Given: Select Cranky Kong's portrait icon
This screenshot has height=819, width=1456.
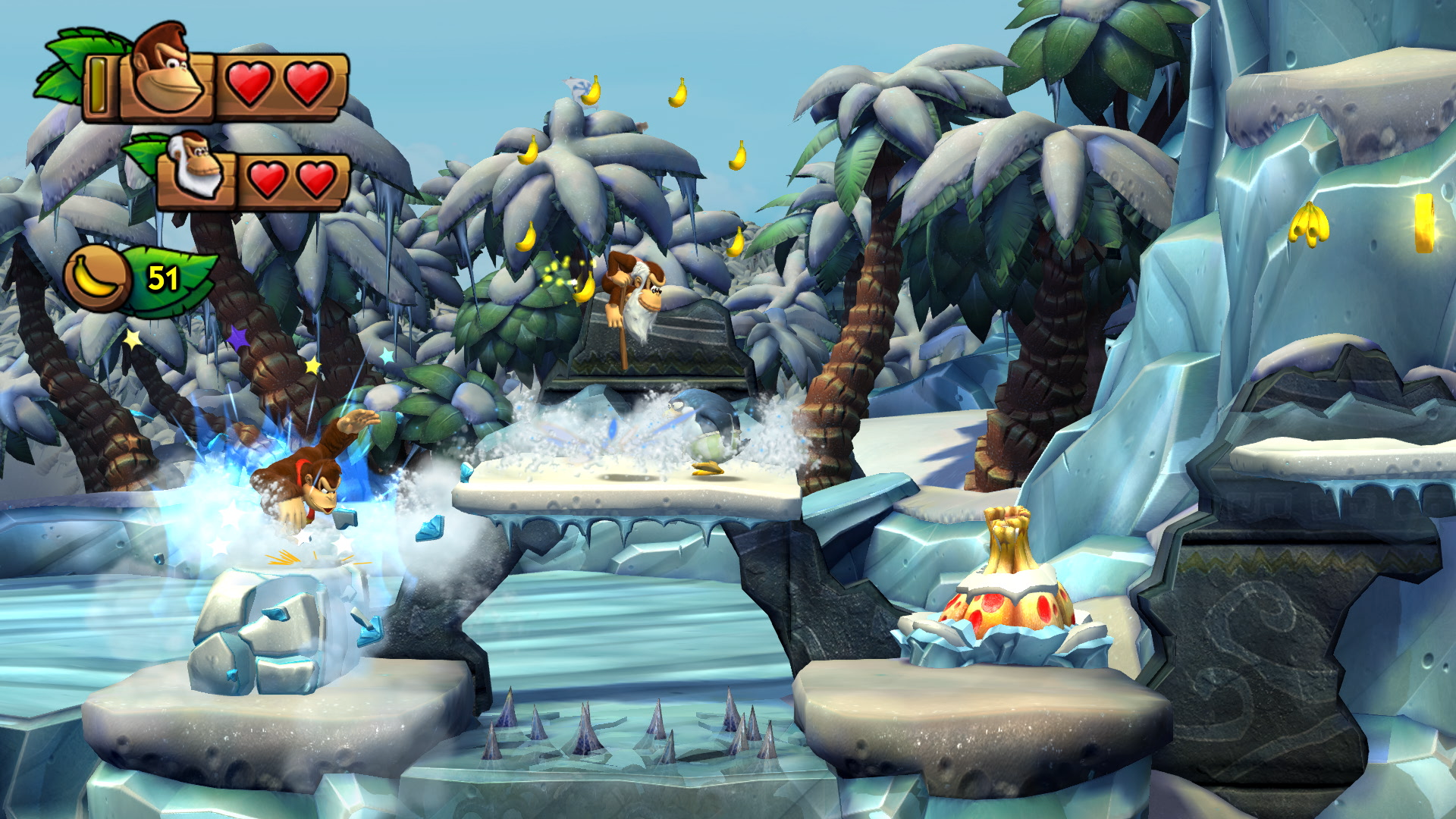Looking at the screenshot, I should click(195, 168).
